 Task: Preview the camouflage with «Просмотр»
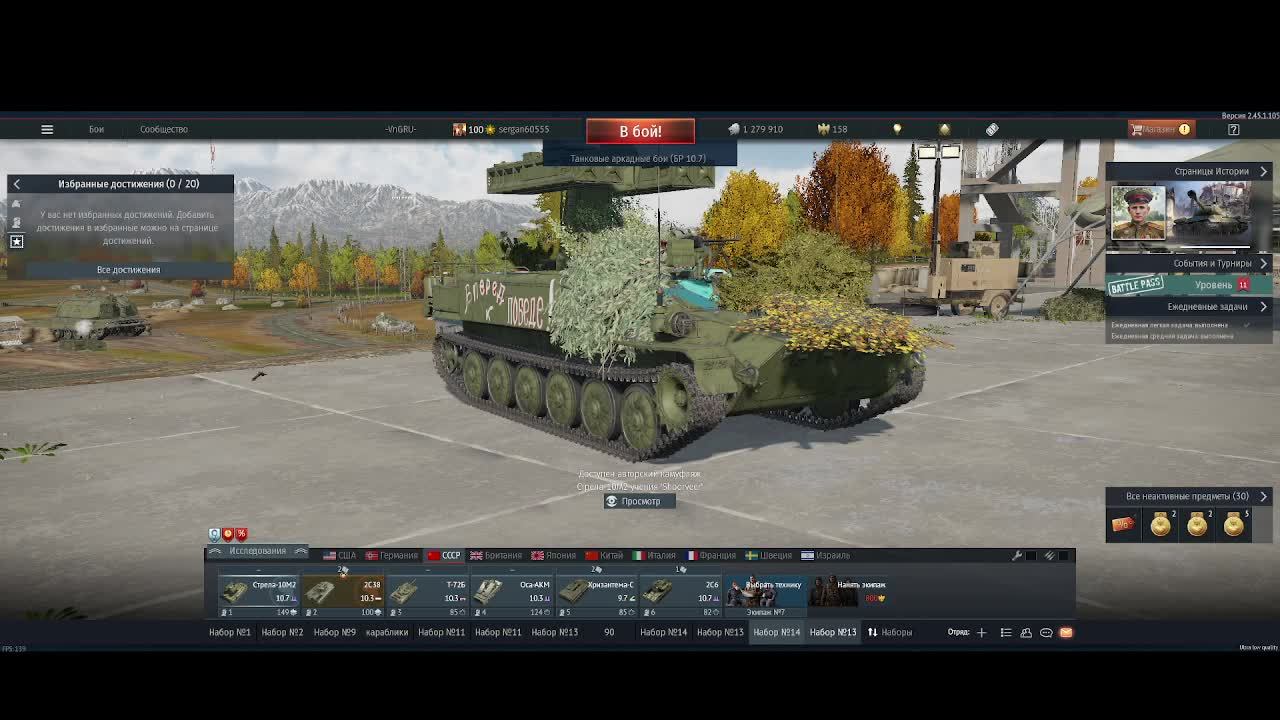(640, 501)
